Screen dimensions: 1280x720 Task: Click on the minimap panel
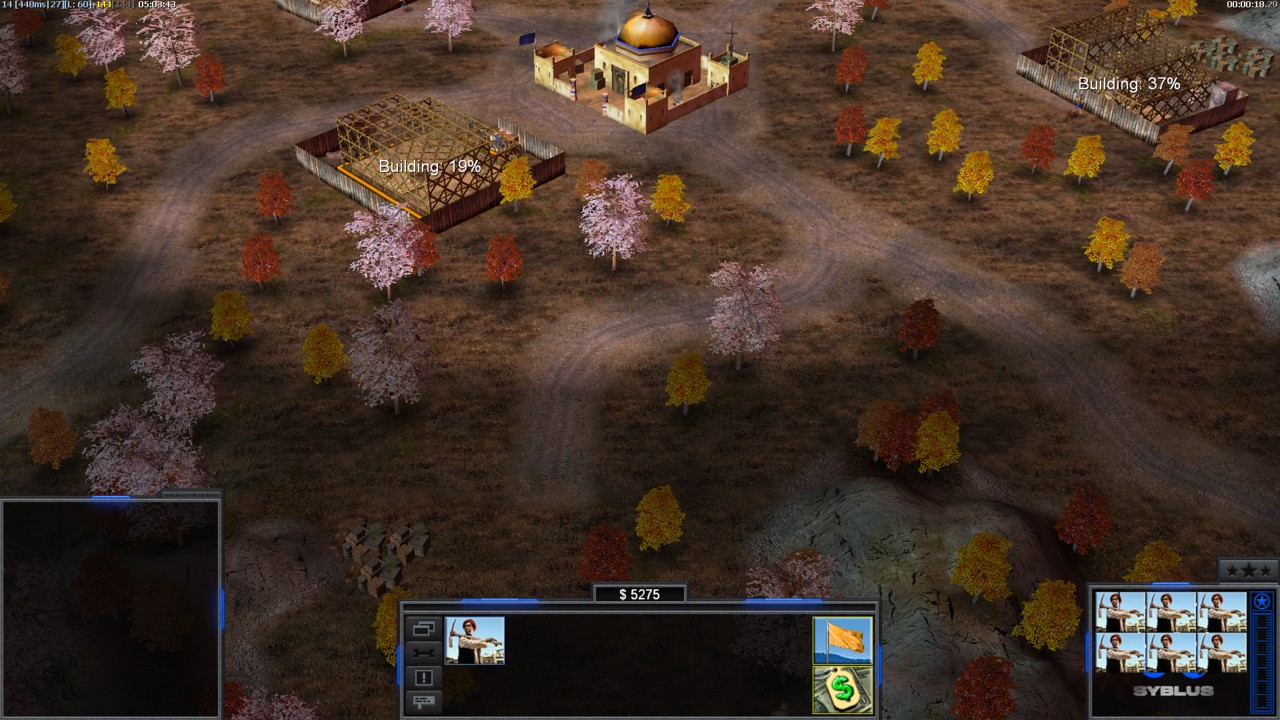pyautogui.click(x=110, y=608)
